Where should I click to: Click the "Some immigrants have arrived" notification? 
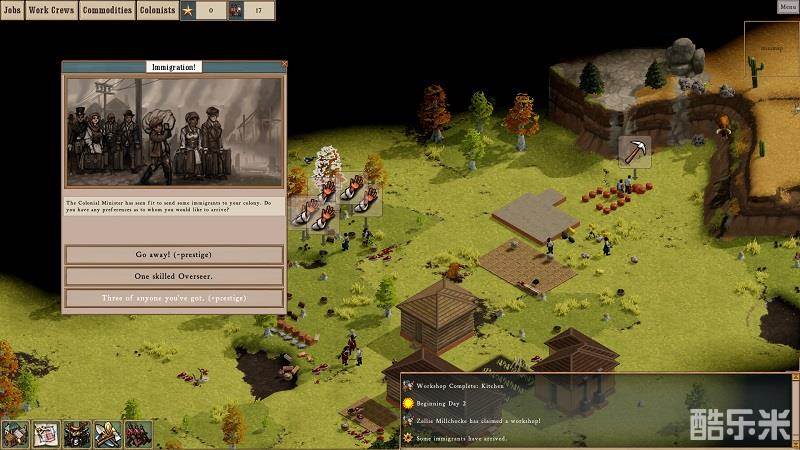[x=462, y=438]
